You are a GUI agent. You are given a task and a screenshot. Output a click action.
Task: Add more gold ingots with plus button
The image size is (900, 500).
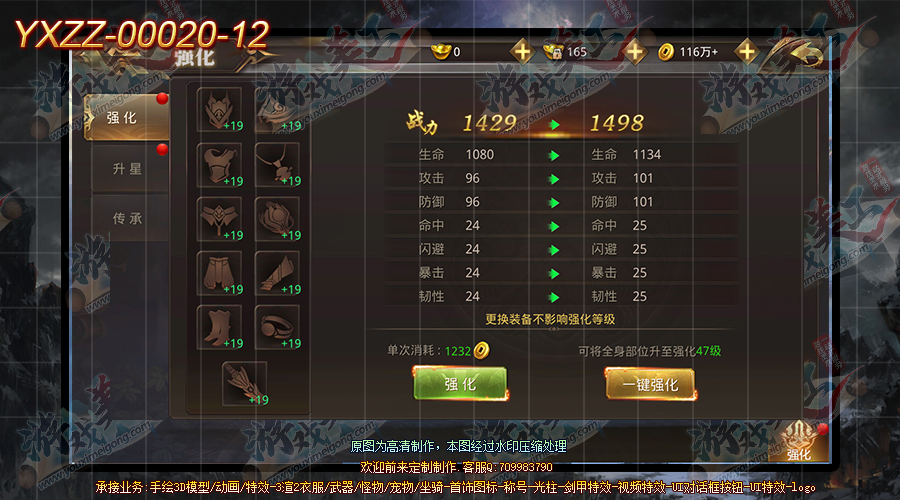[521, 51]
